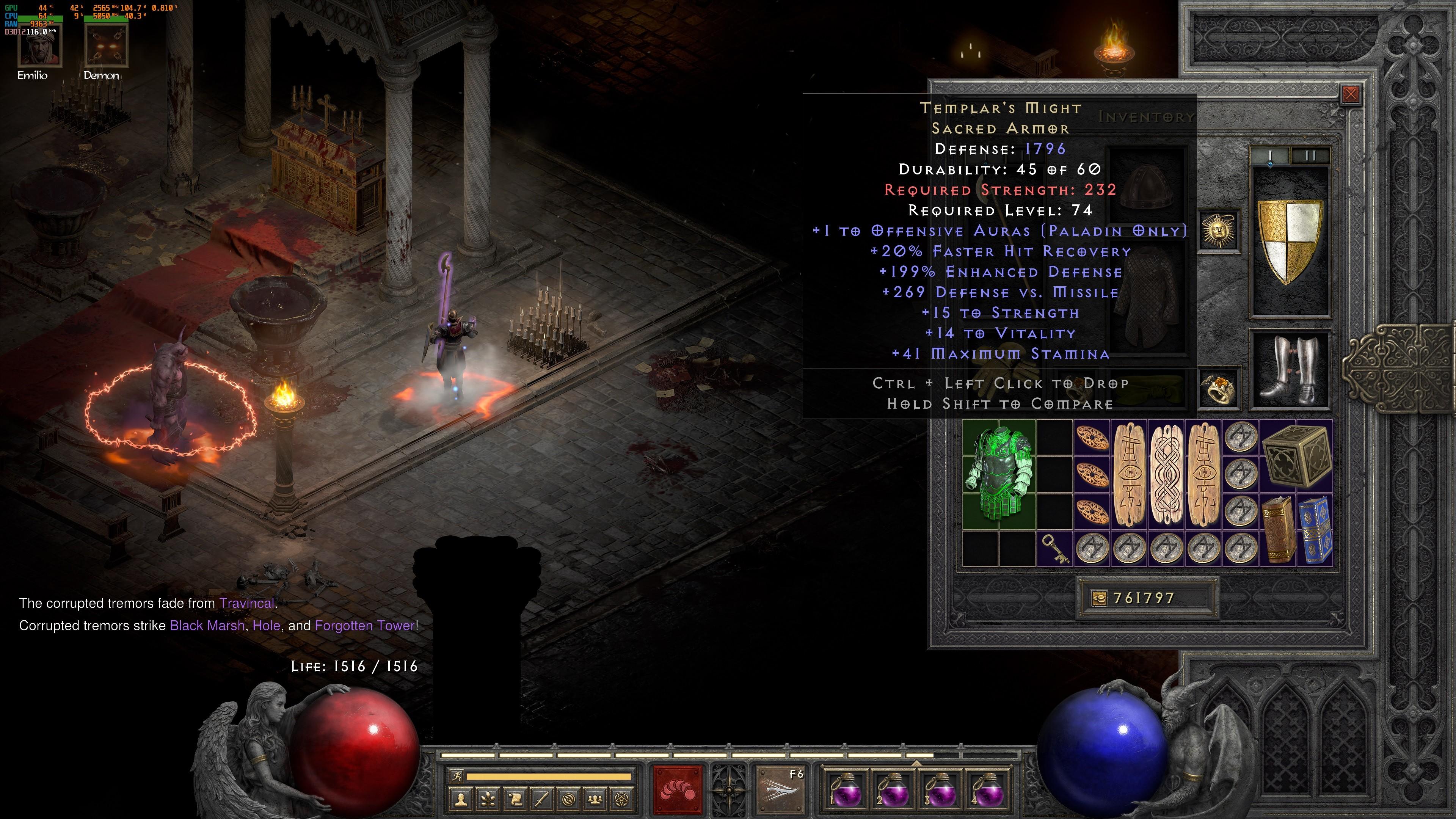Select the brown tome in inventory
The image size is (1456, 819).
1278,529
